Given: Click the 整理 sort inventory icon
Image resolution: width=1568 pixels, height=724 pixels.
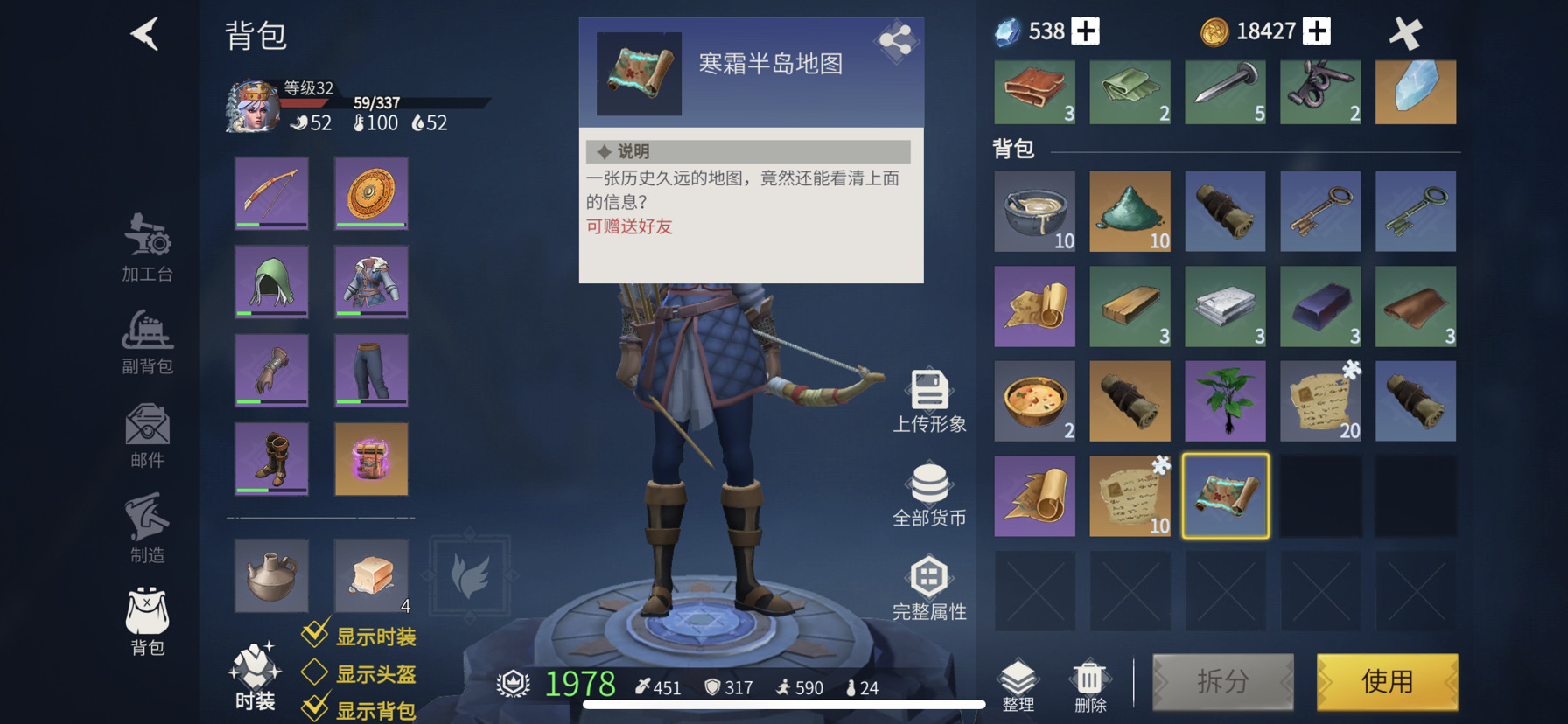Looking at the screenshot, I should pos(1018,678).
